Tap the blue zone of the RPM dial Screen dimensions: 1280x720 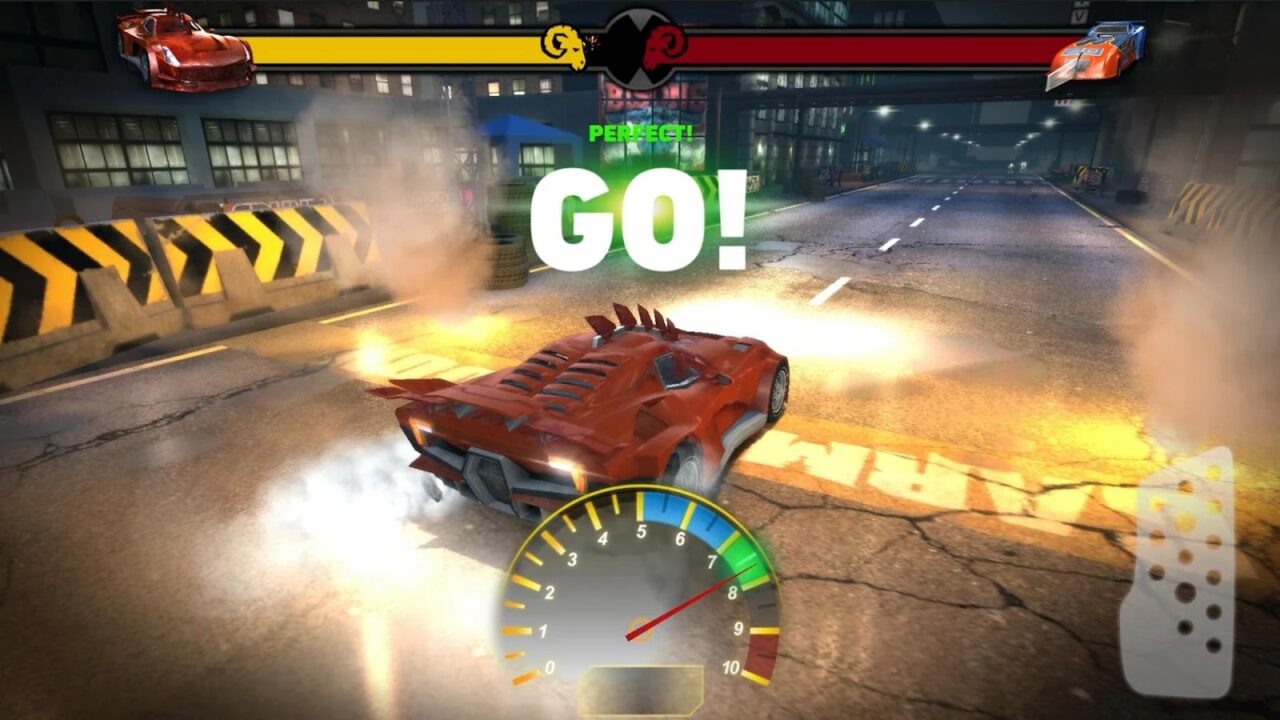tap(685, 520)
